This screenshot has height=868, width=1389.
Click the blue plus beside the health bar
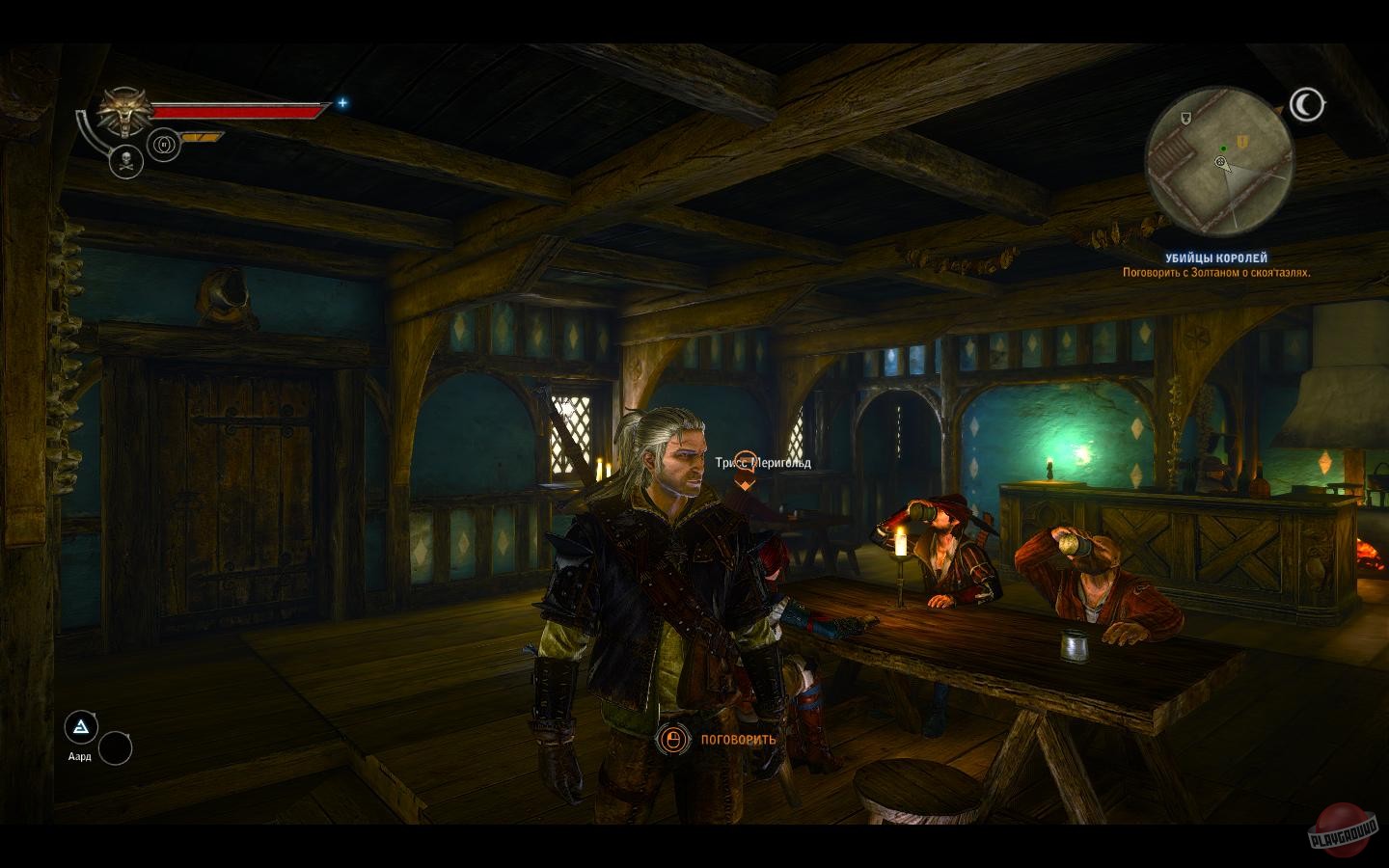click(x=341, y=101)
